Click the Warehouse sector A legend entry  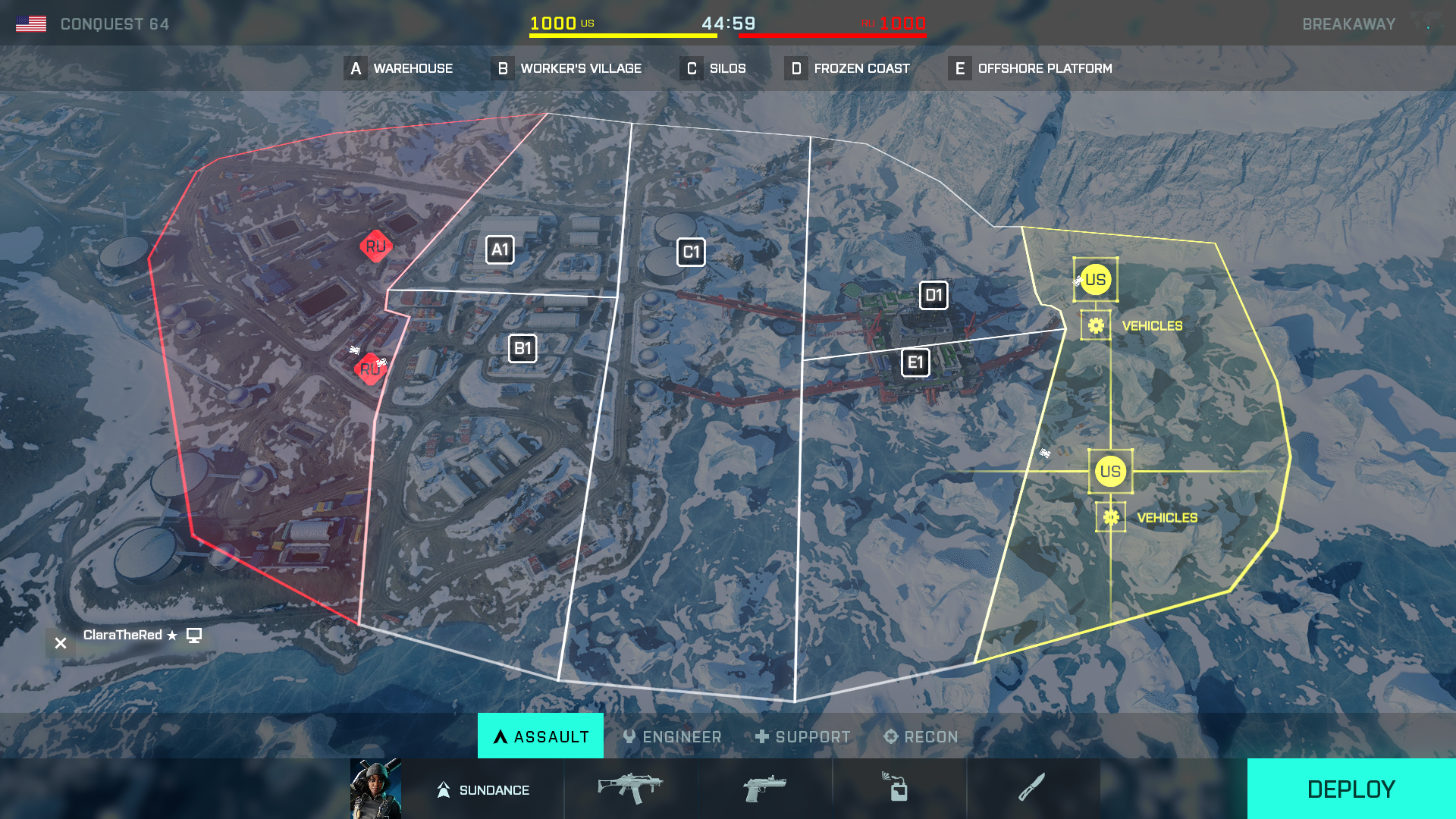tap(399, 68)
